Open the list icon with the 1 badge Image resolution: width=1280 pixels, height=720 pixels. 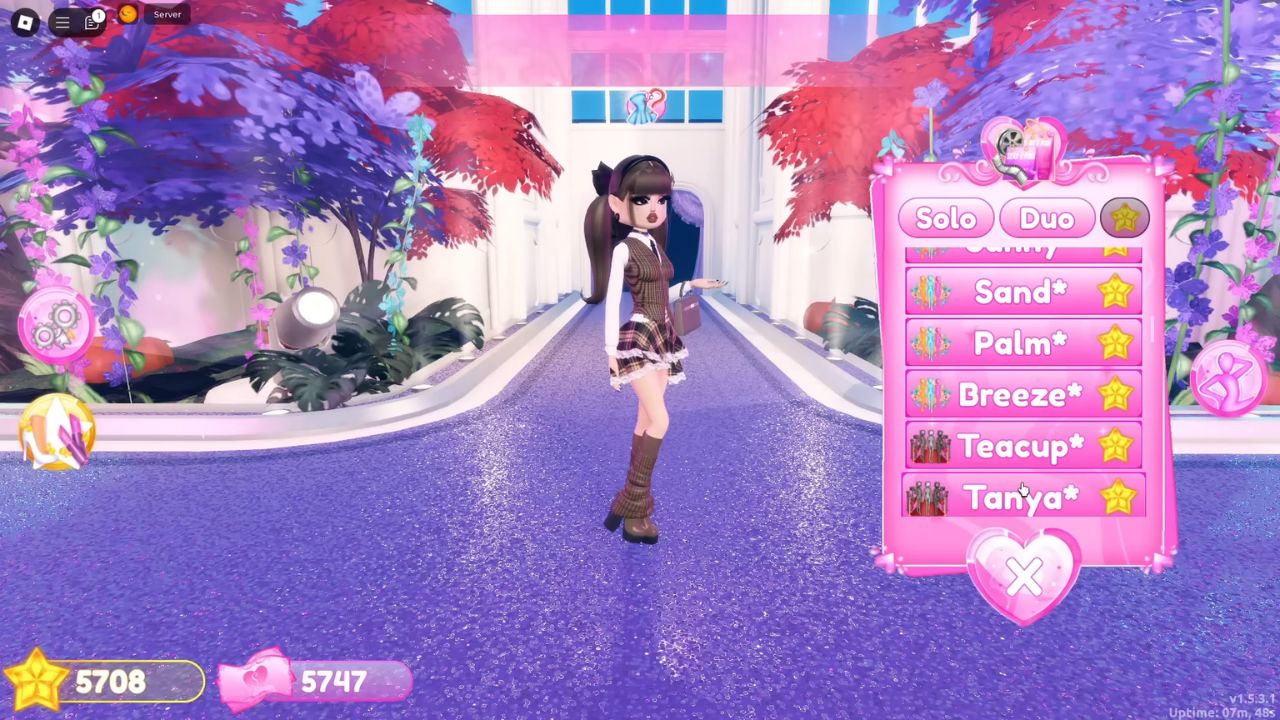pyautogui.click(x=93, y=23)
